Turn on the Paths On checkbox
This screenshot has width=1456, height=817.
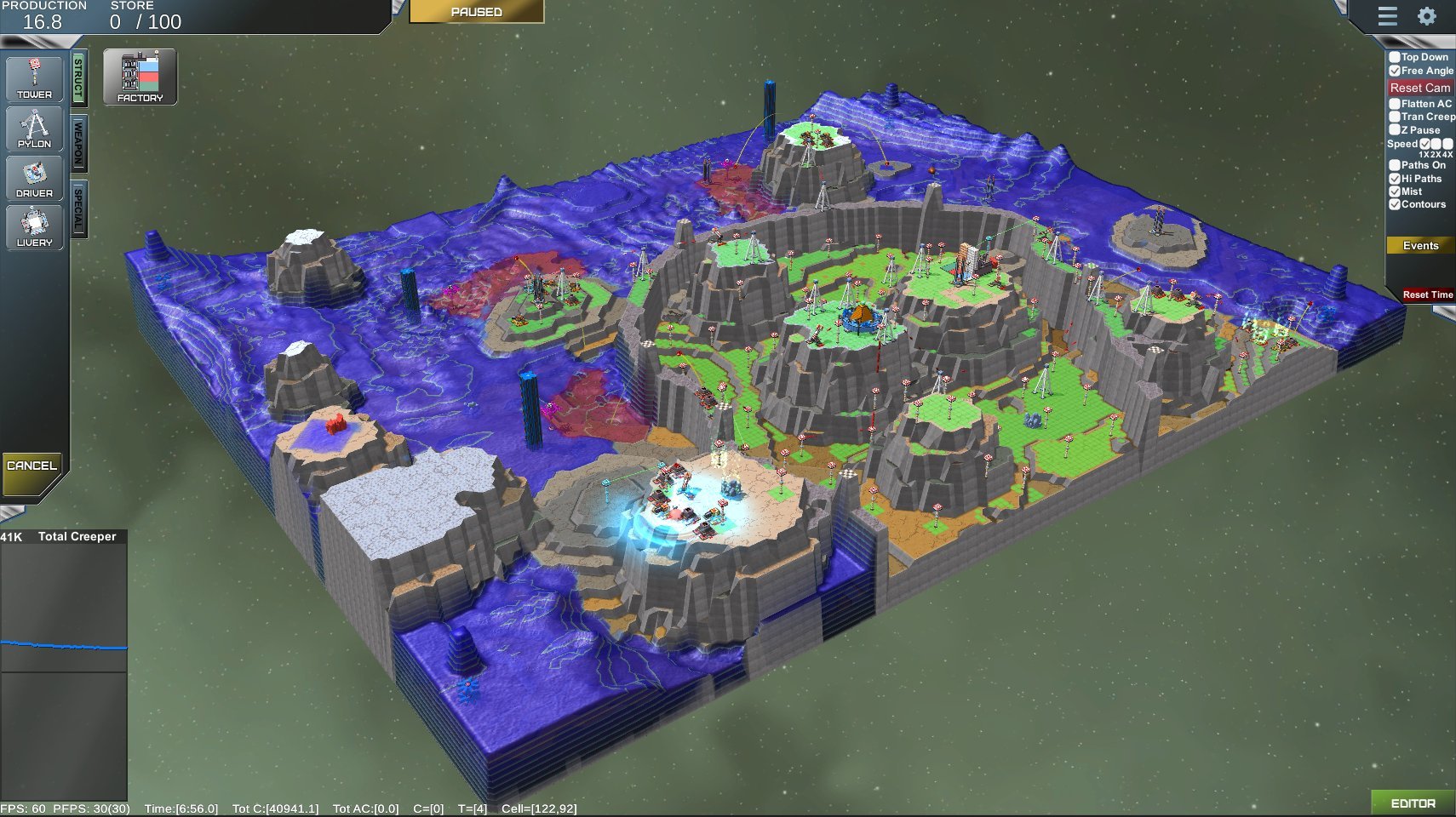1395,165
